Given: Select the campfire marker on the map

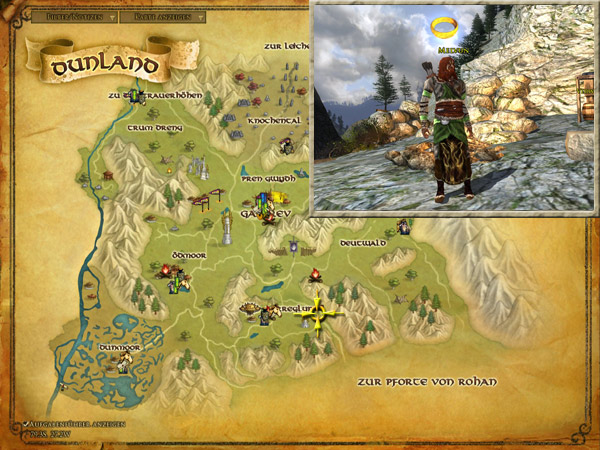Looking at the screenshot, I should point(313,274).
